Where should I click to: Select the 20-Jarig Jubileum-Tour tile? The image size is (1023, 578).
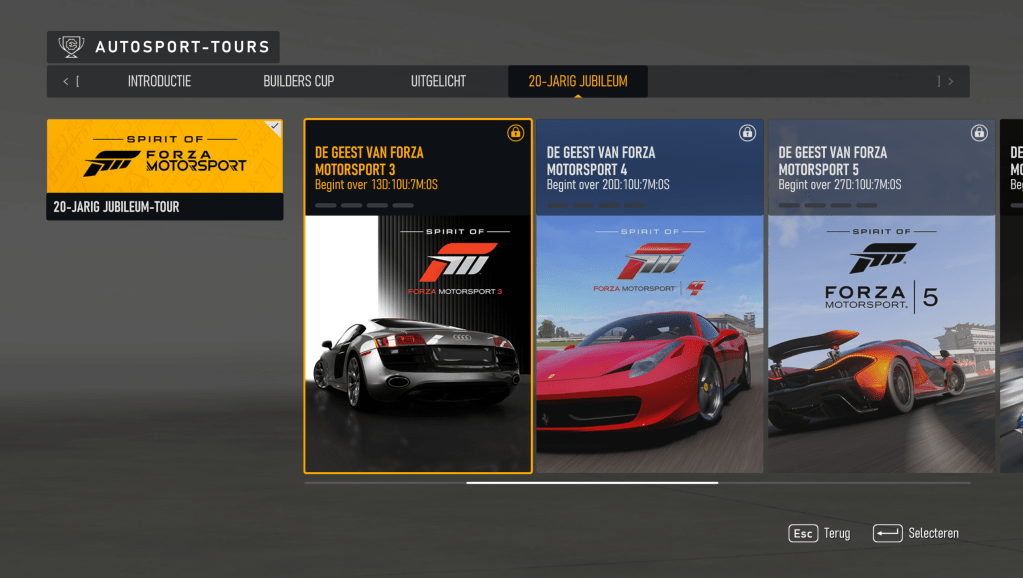165,170
